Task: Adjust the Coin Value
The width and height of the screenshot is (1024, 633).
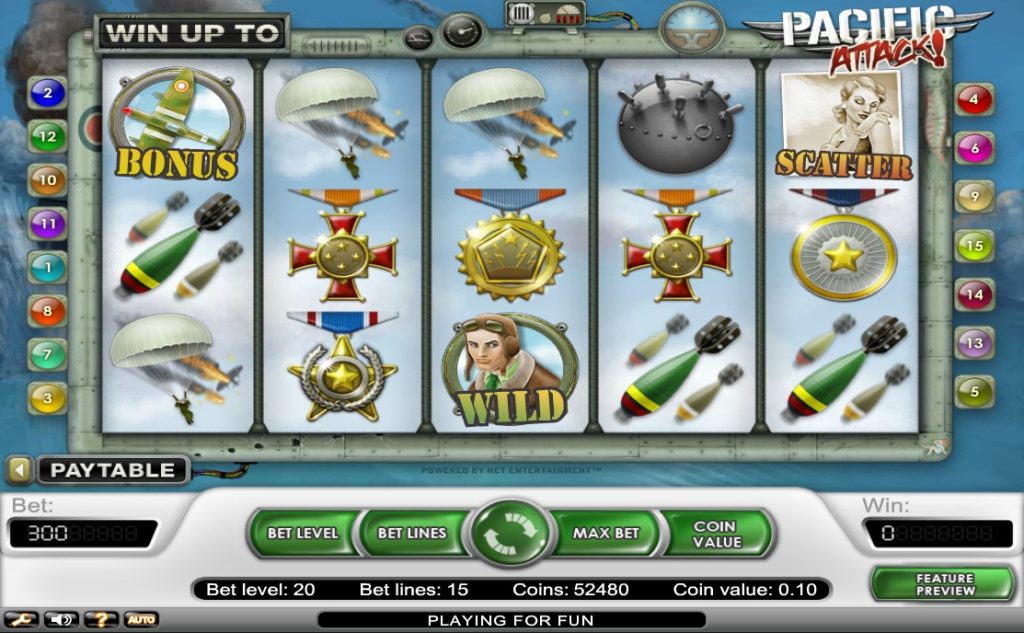Action: 716,533
